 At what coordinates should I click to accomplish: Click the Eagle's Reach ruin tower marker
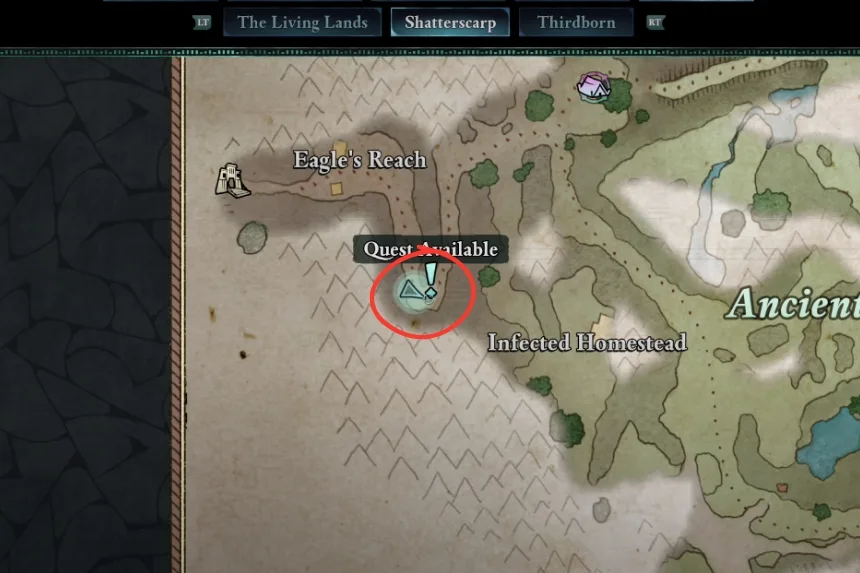[232, 180]
